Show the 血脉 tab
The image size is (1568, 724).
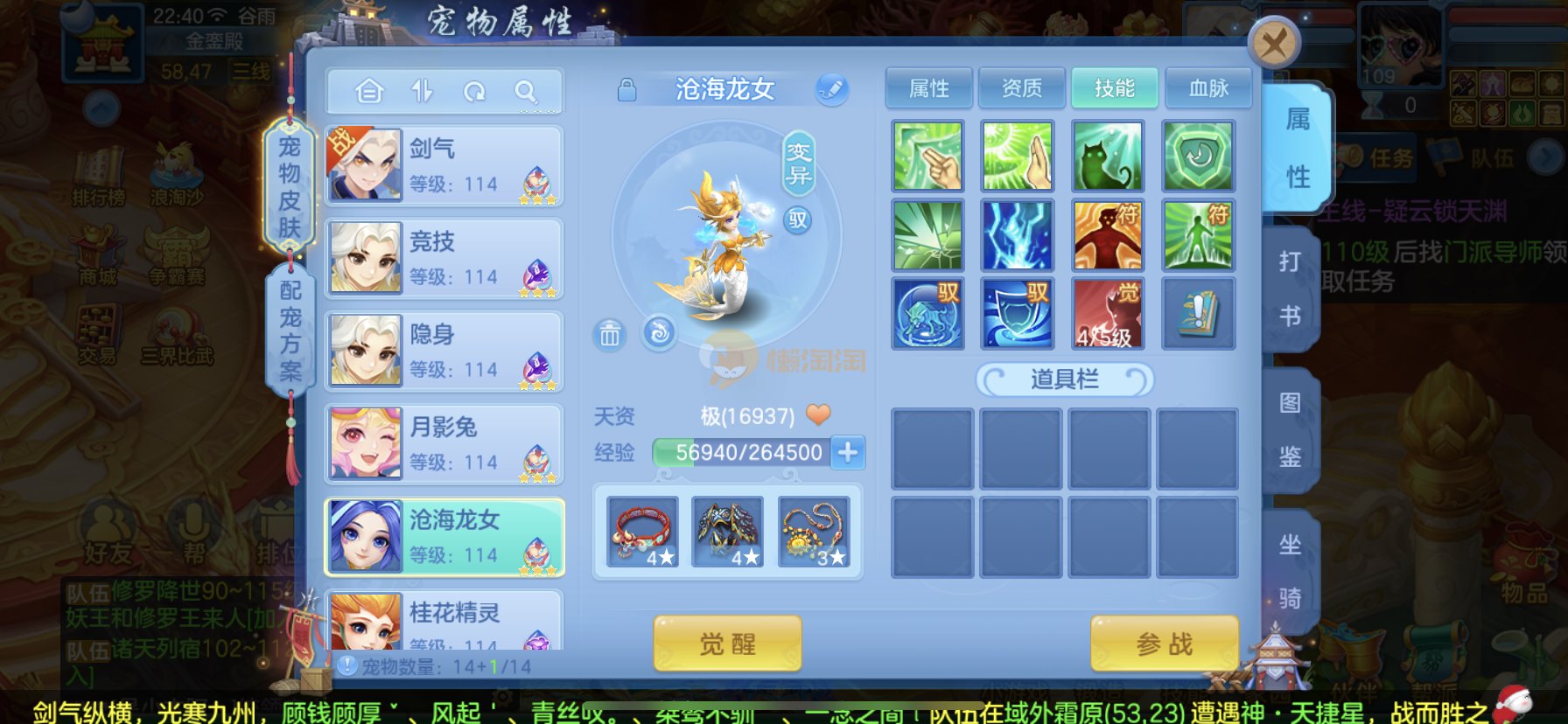tap(1208, 88)
